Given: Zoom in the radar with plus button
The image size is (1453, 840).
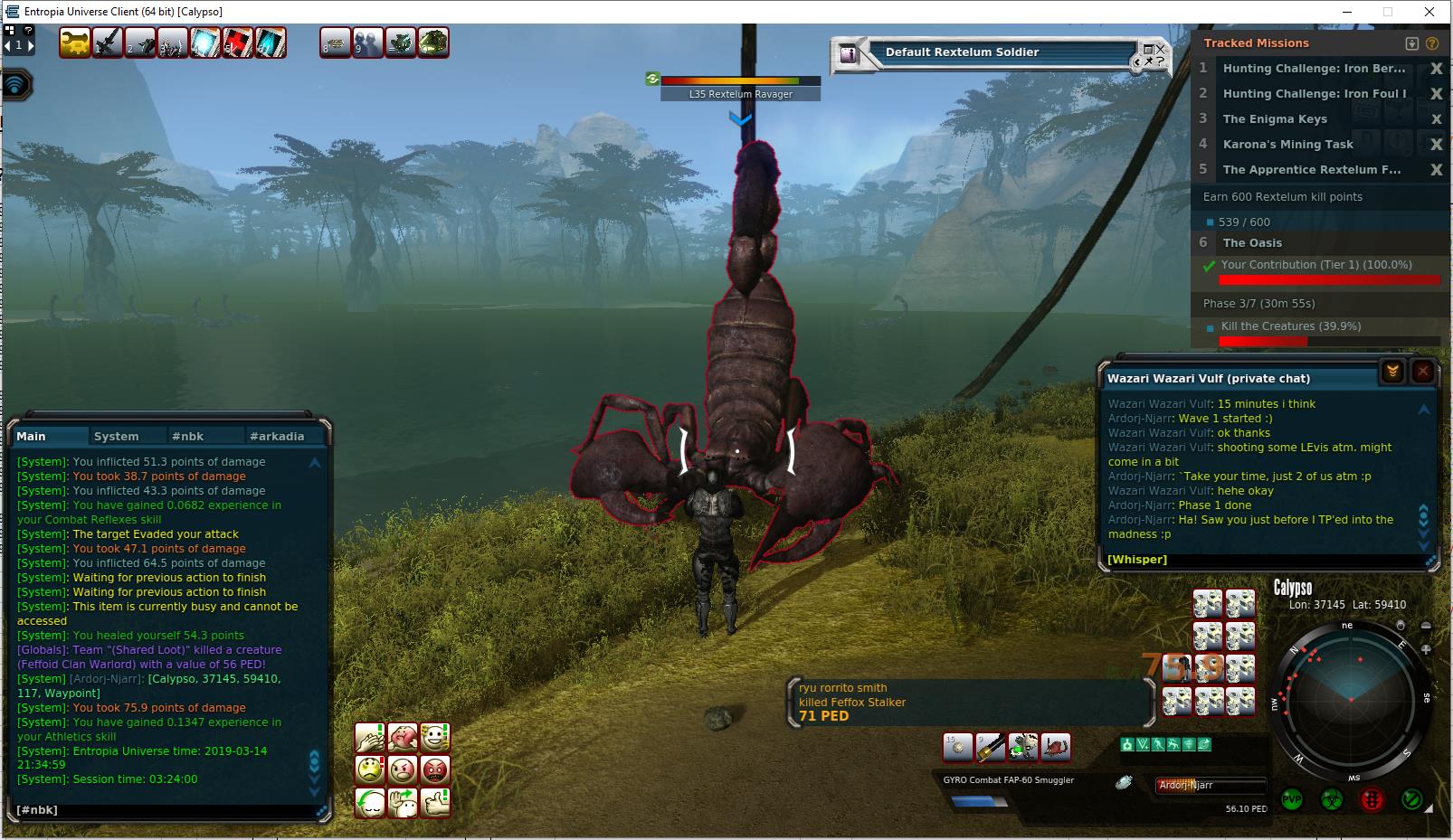Looking at the screenshot, I should coord(1427,649).
